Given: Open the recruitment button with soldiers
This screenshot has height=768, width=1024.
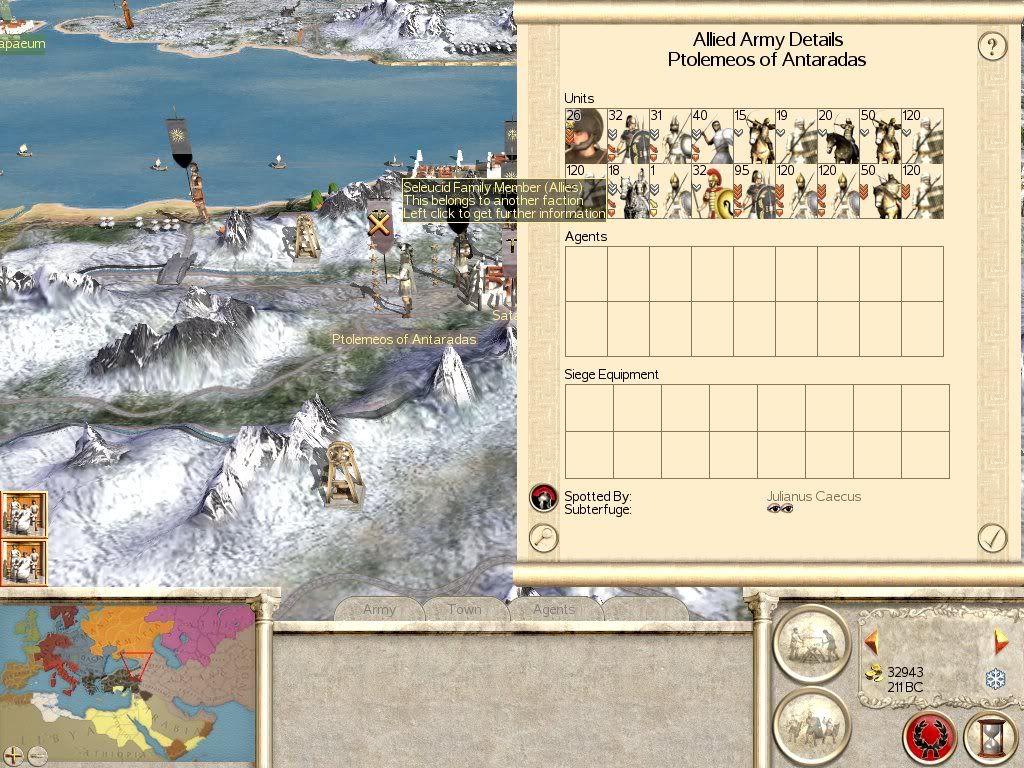Looking at the screenshot, I should click(811, 722).
